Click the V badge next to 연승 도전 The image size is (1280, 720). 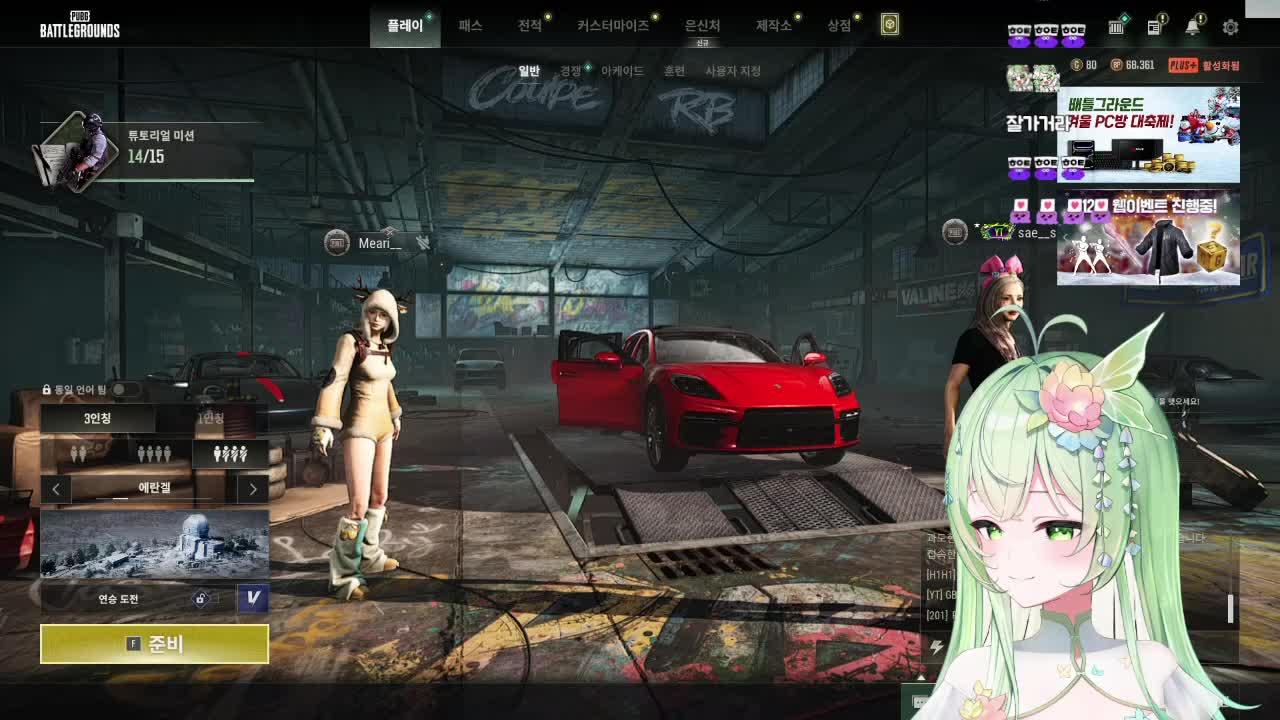tap(254, 597)
